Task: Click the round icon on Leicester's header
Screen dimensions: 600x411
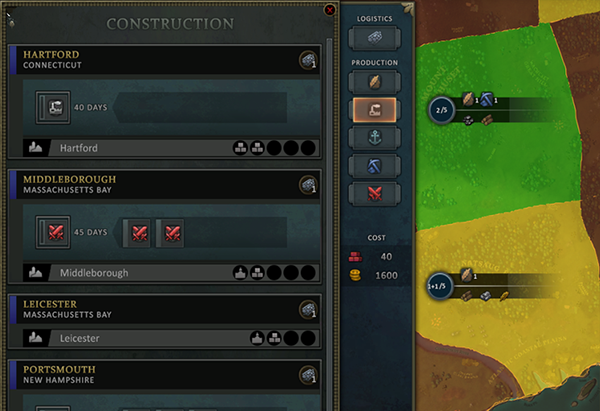Action: click(308, 309)
